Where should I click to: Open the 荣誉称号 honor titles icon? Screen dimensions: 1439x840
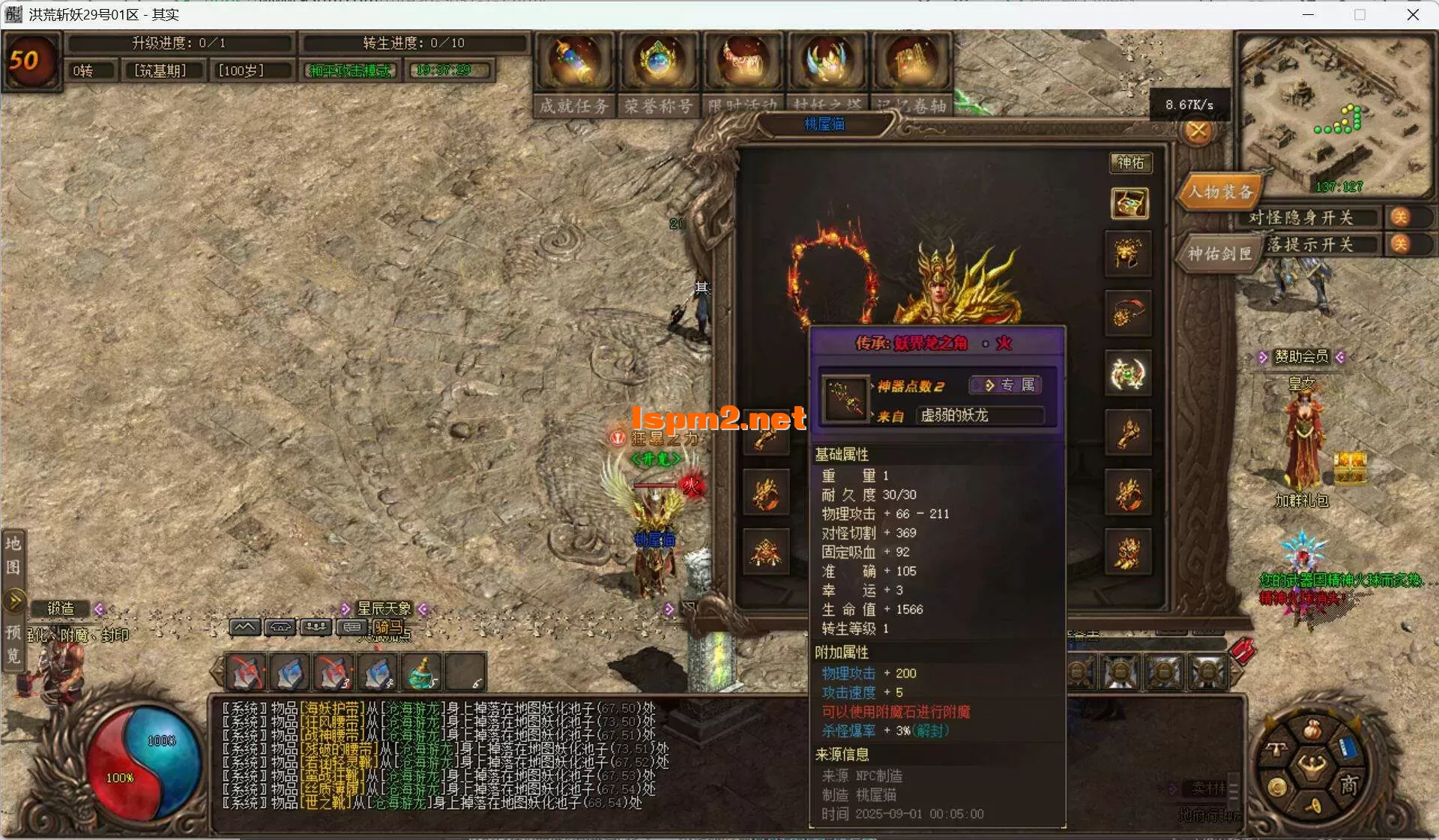point(658,62)
